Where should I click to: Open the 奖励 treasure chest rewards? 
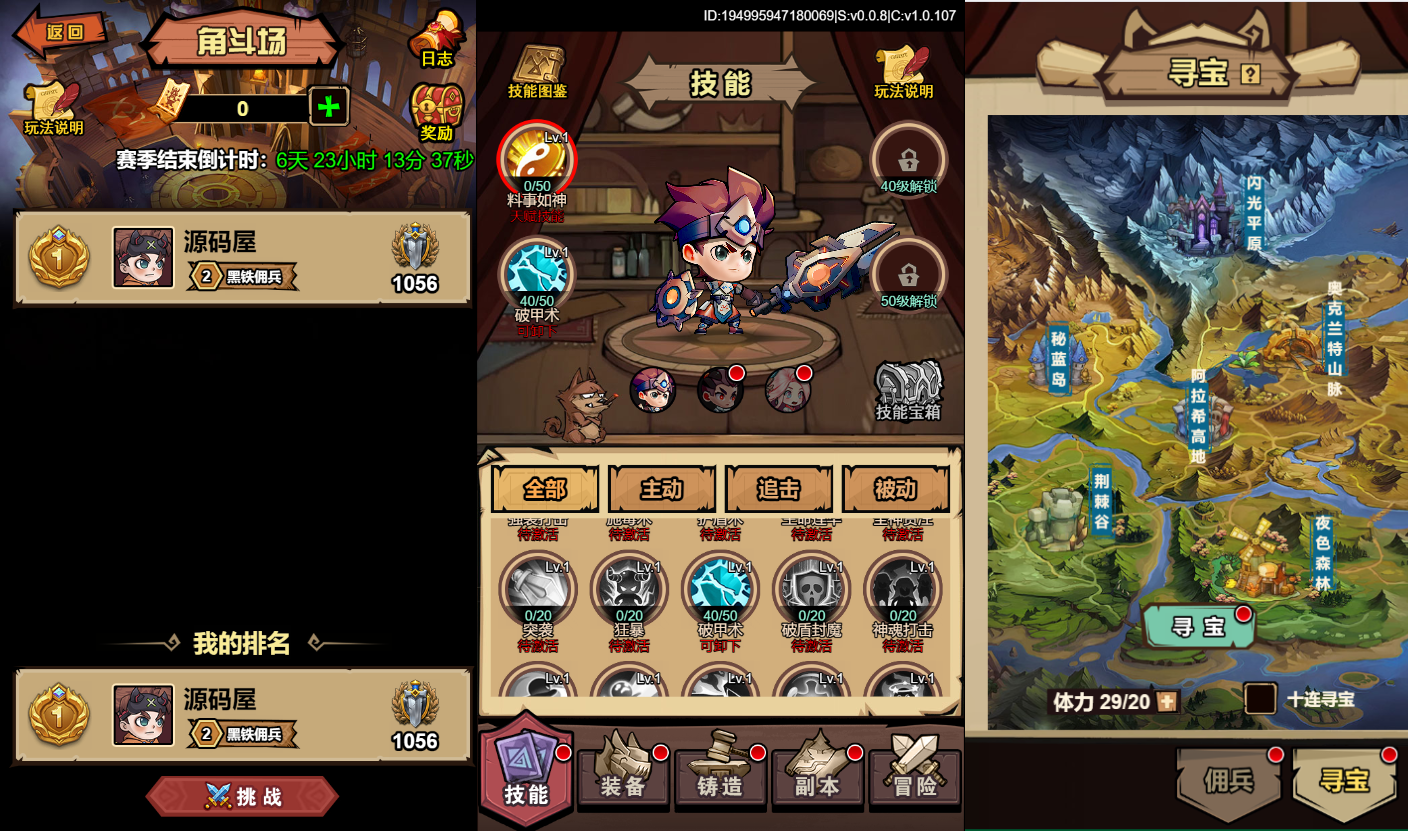point(437,112)
